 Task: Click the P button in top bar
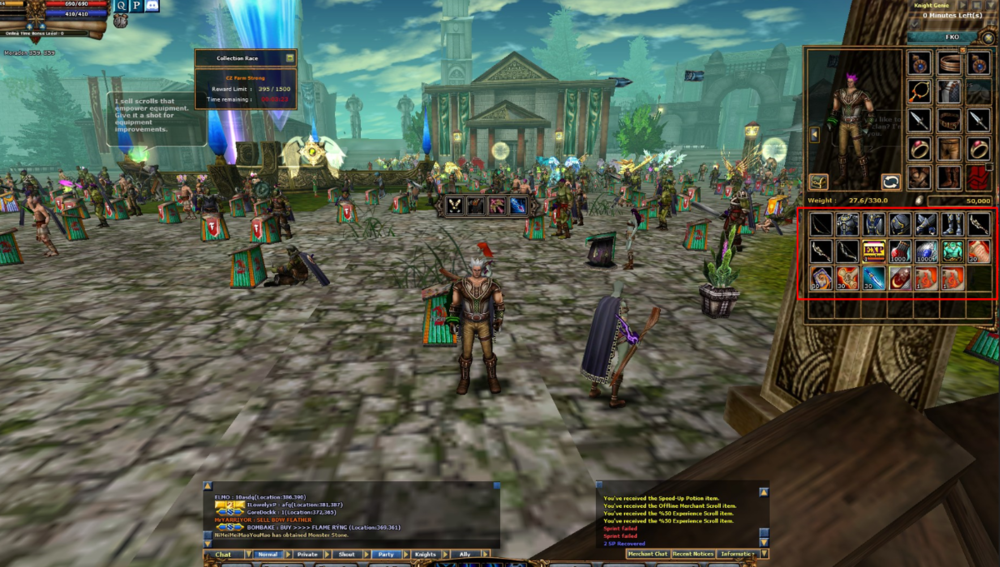136,6
